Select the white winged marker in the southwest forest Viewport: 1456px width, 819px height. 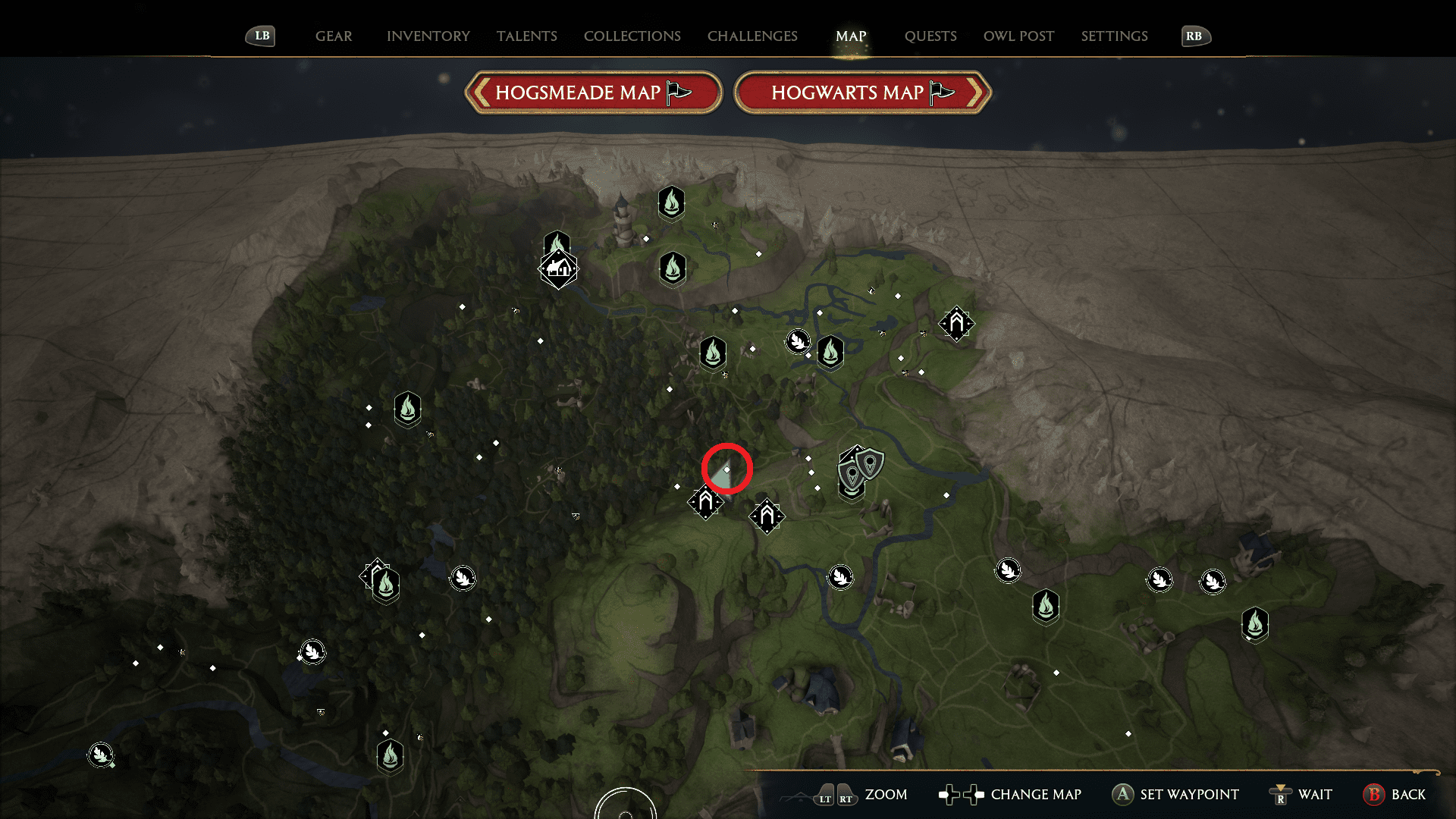[x=312, y=651]
